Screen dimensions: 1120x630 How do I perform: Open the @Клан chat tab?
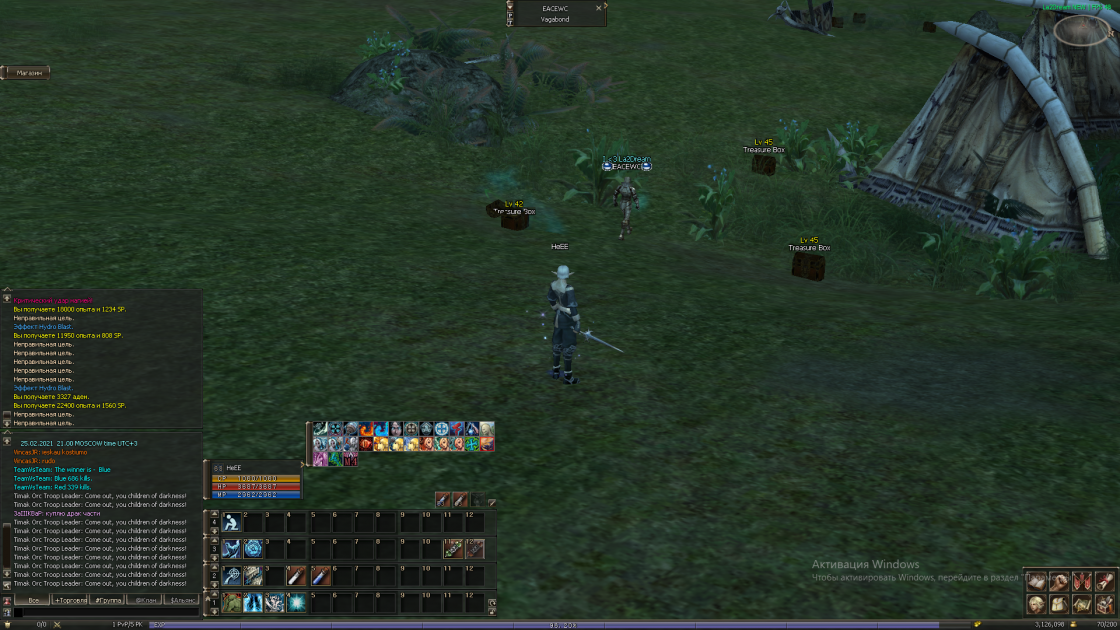(146, 600)
